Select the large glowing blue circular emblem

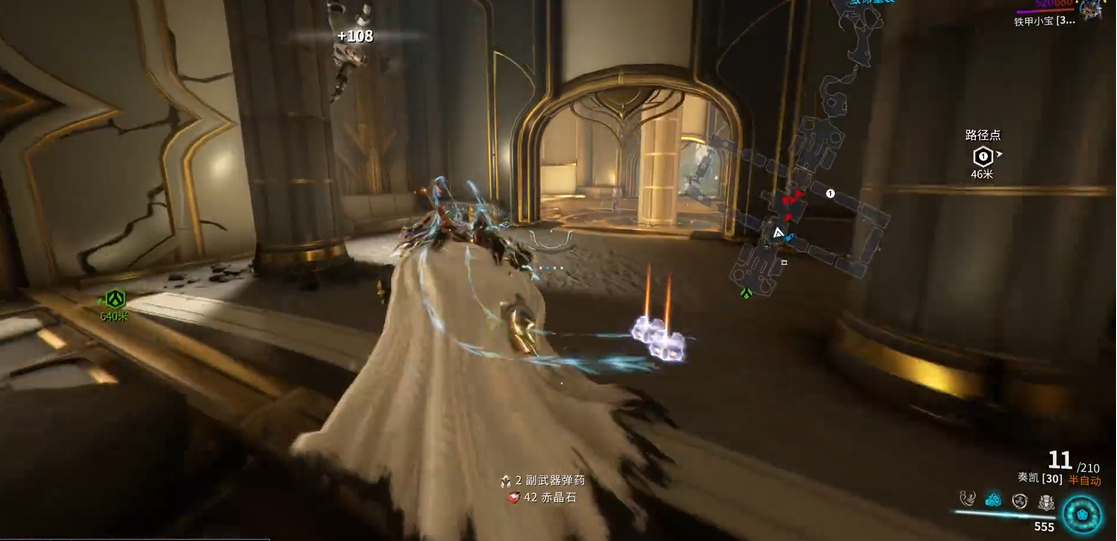1082,513
